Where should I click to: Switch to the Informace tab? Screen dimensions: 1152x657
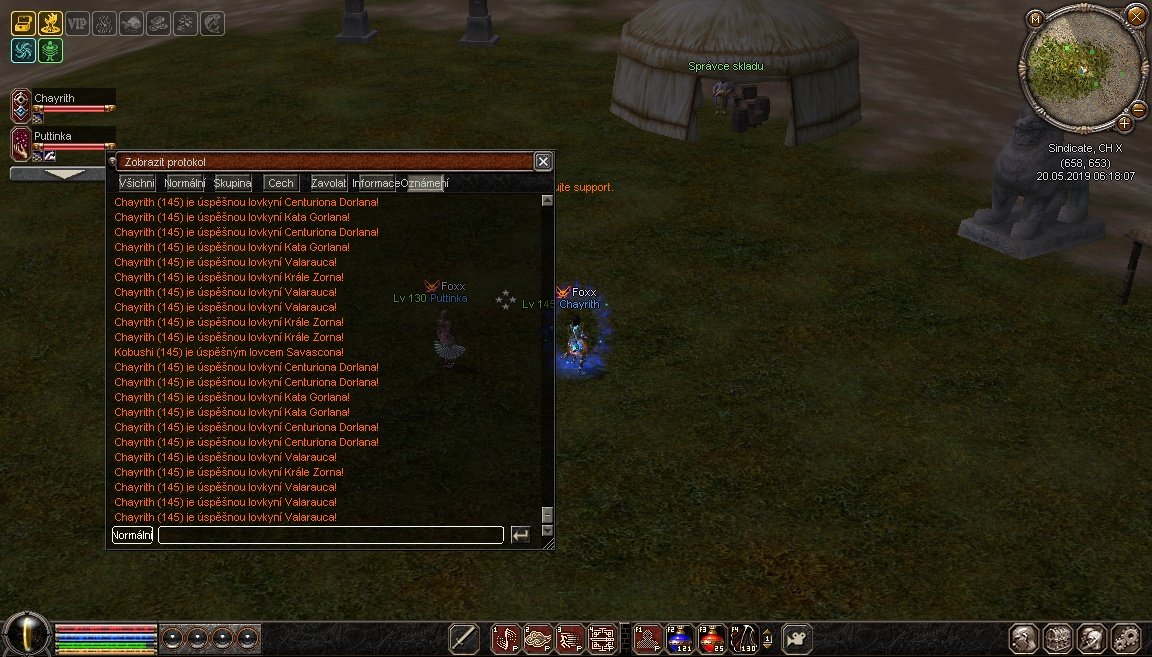pos(376,183)
